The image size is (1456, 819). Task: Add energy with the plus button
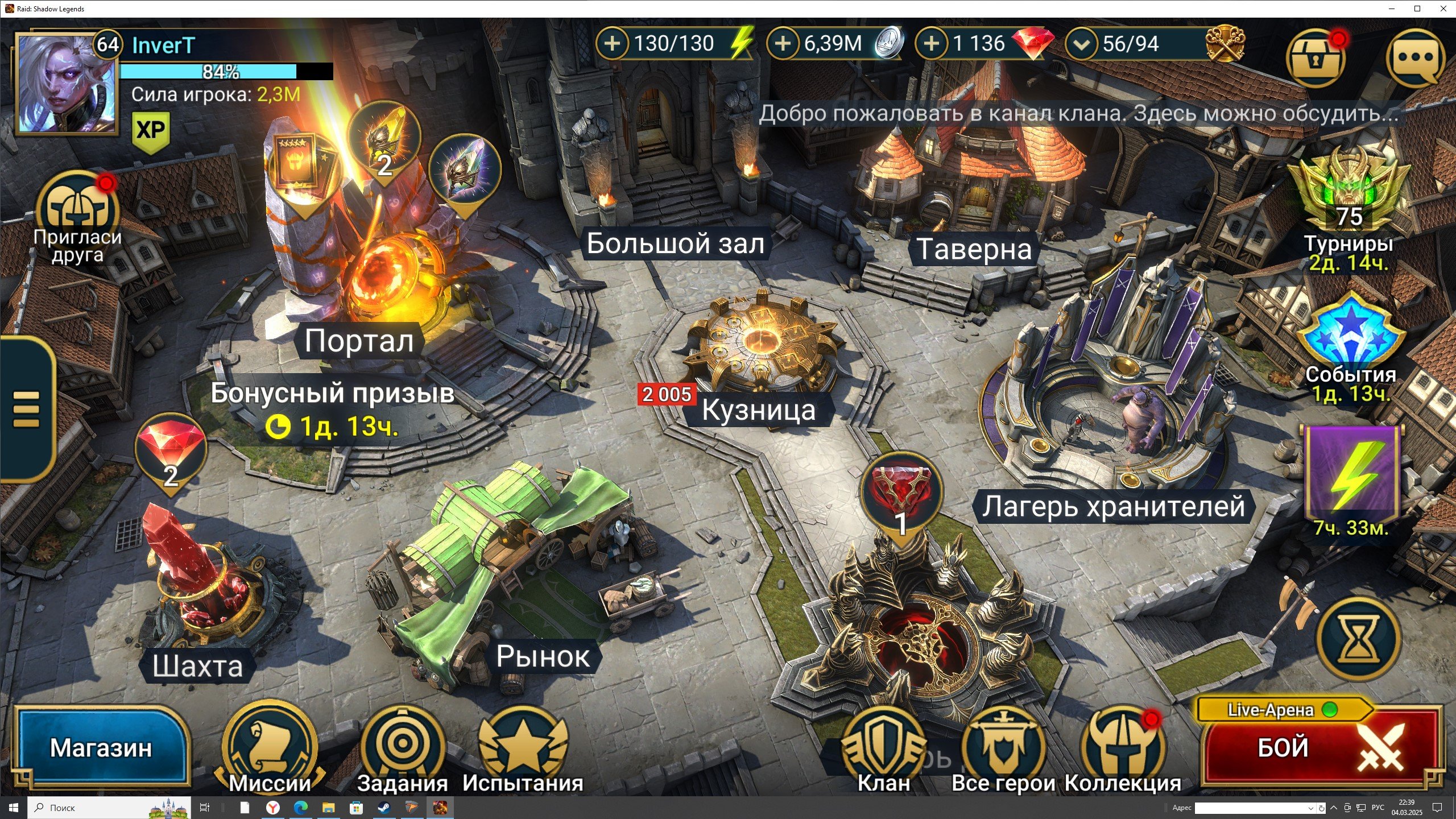612,43
